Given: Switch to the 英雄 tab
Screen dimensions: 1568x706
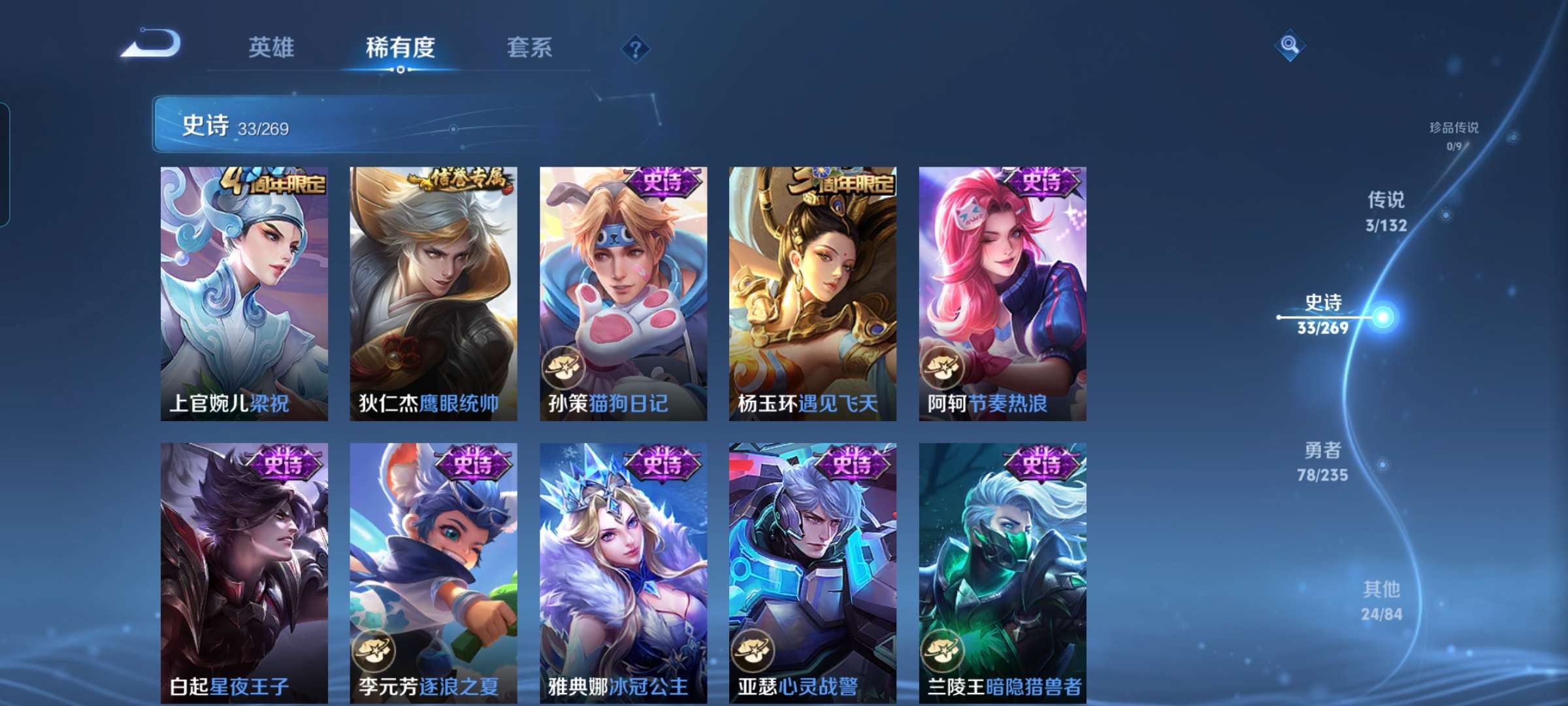Looking at the screenshot, I should click(x=271, y=48).
